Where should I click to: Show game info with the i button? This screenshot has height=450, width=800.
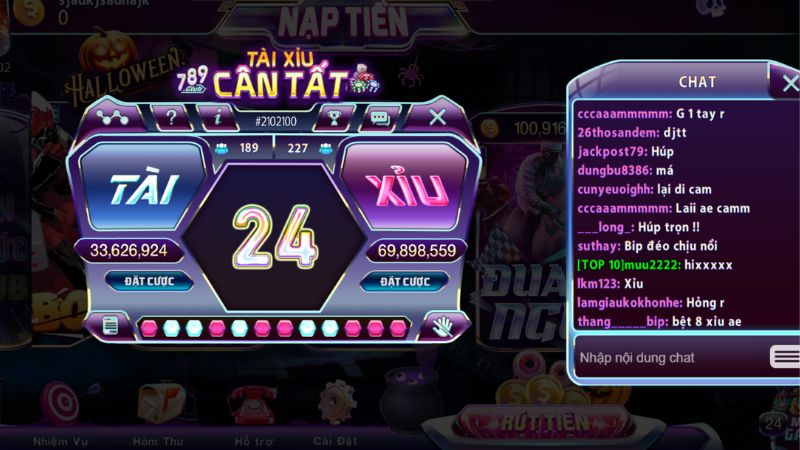217,117
